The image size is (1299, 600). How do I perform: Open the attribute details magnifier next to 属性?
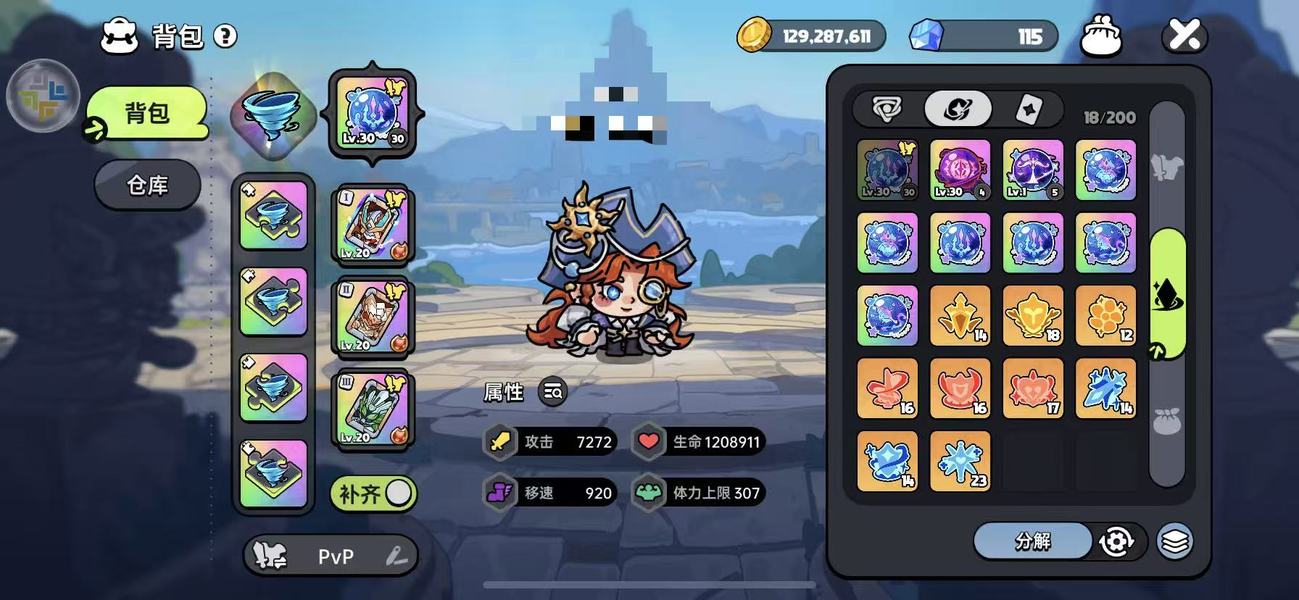click(x=553, y=392)
